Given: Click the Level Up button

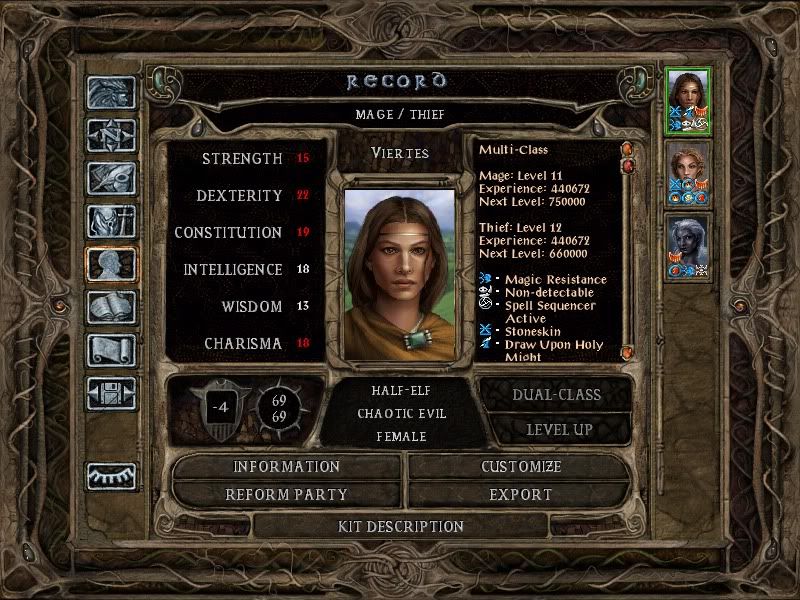Looking at the screenshot, I should tap(556, 429).
